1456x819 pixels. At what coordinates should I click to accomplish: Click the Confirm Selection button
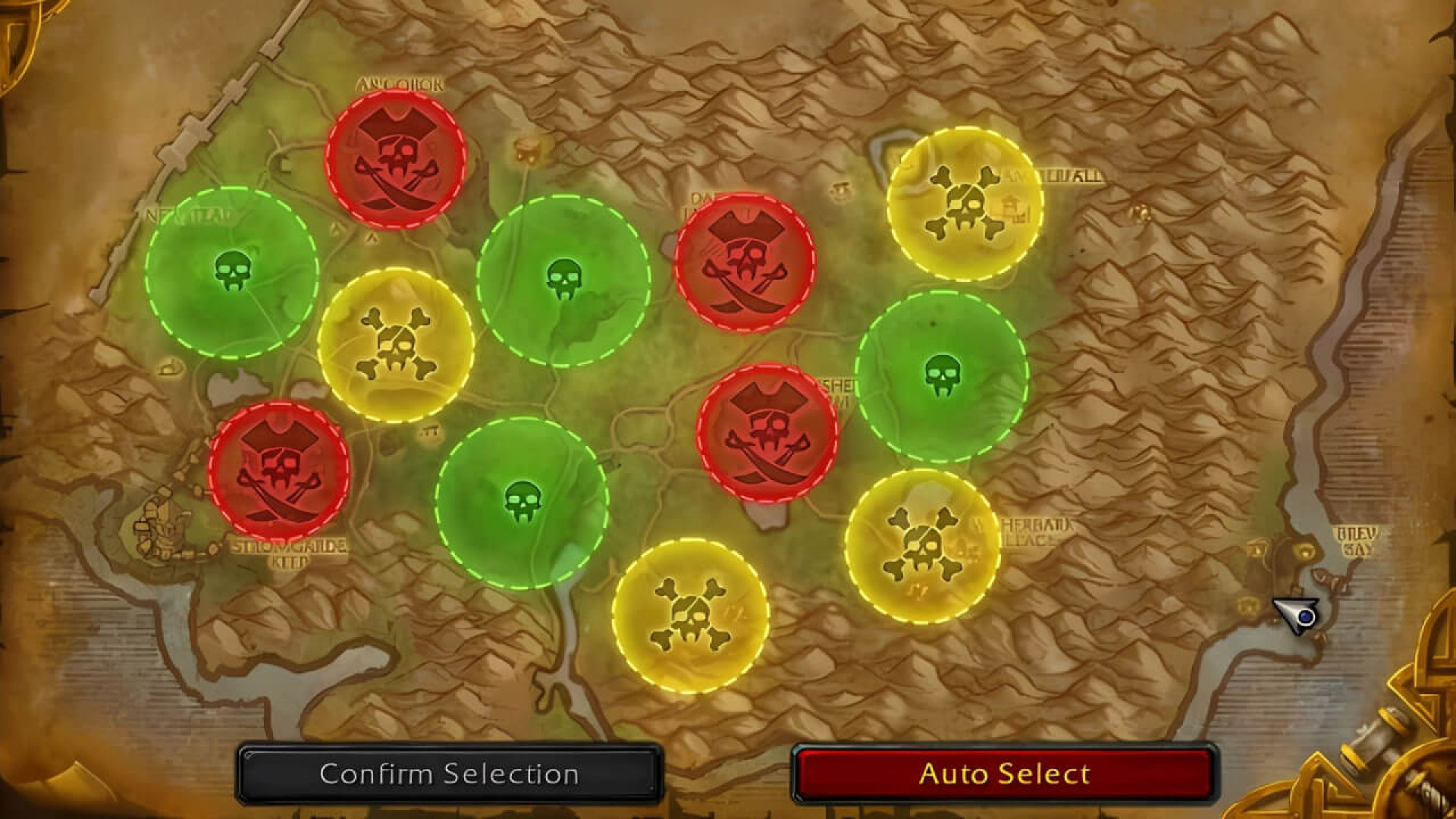449,773
